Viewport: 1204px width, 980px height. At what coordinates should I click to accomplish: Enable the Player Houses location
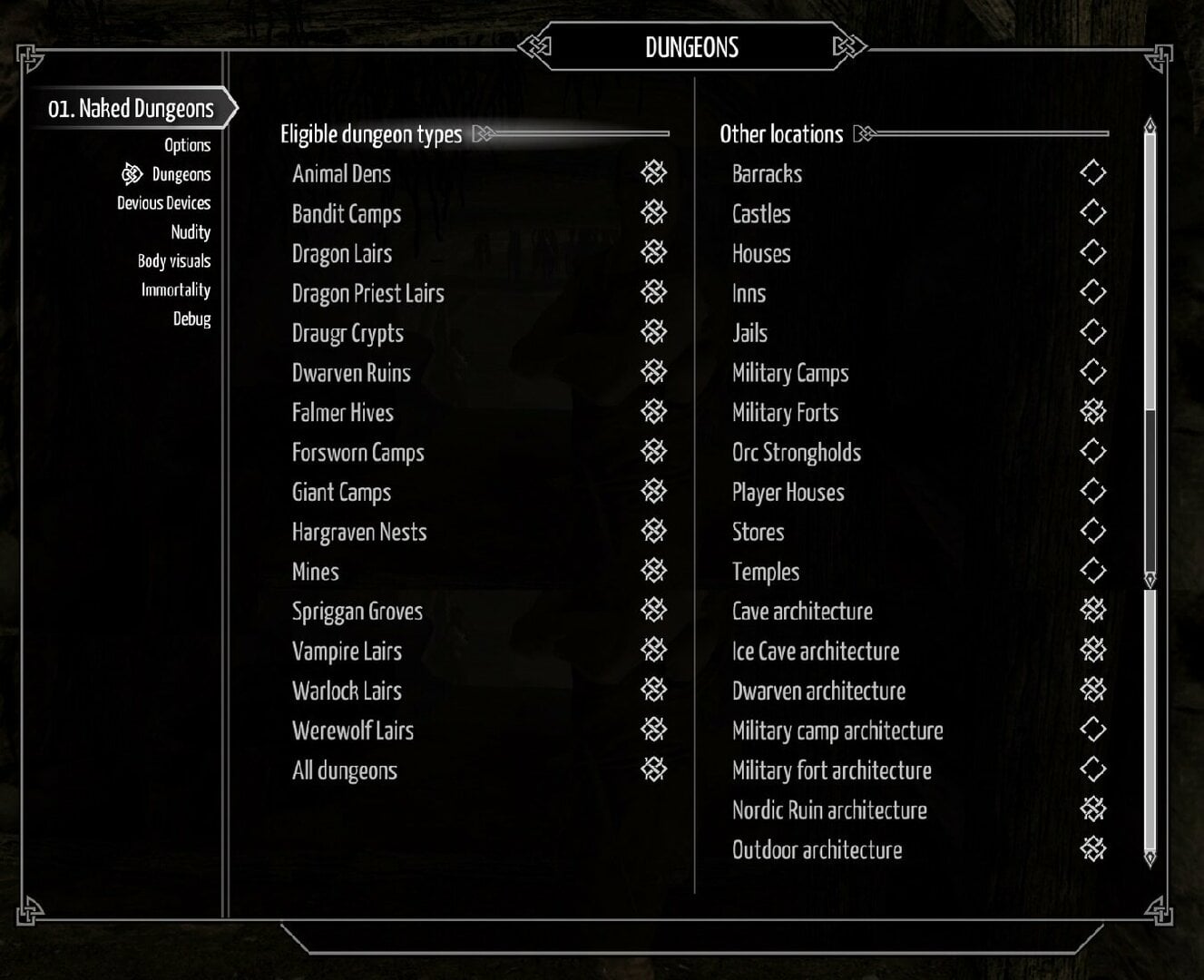(1092, 492)
